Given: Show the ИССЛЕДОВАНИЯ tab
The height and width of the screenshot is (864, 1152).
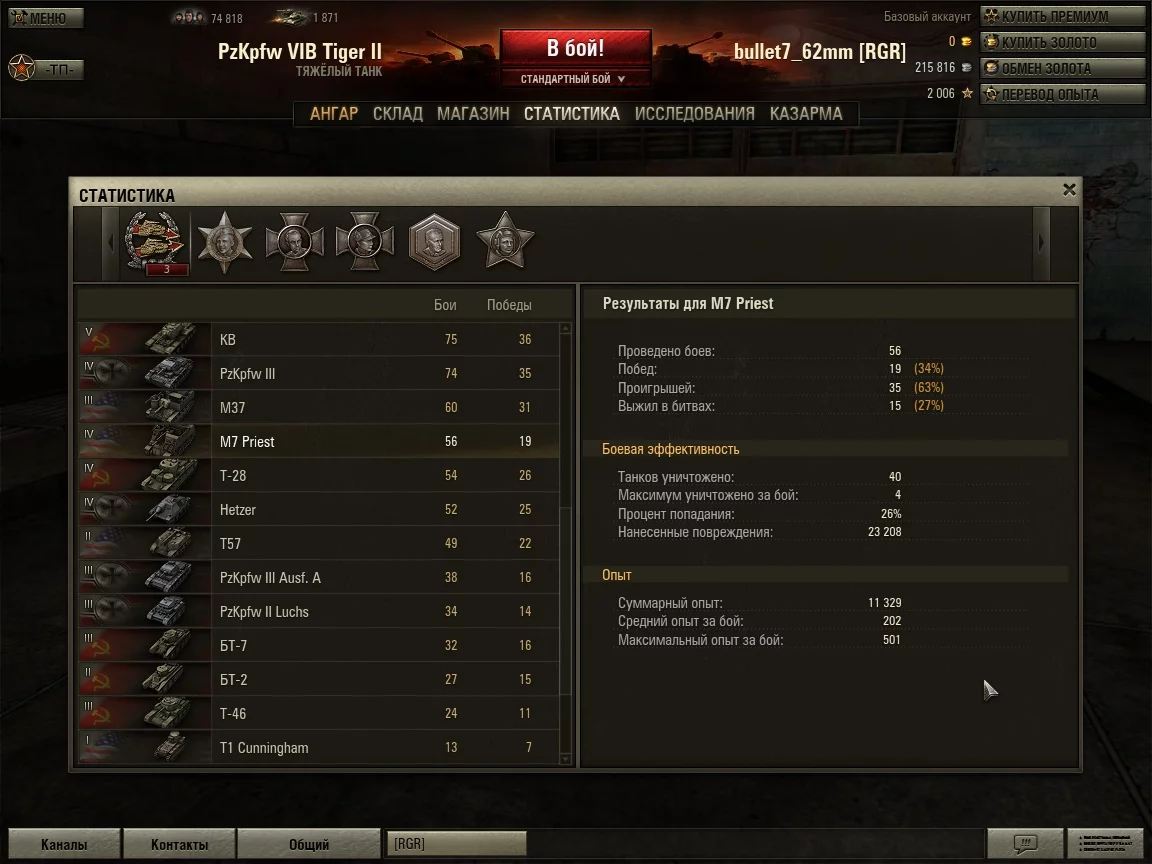Looking at the screenshot, I should click(x=694, y=114).
